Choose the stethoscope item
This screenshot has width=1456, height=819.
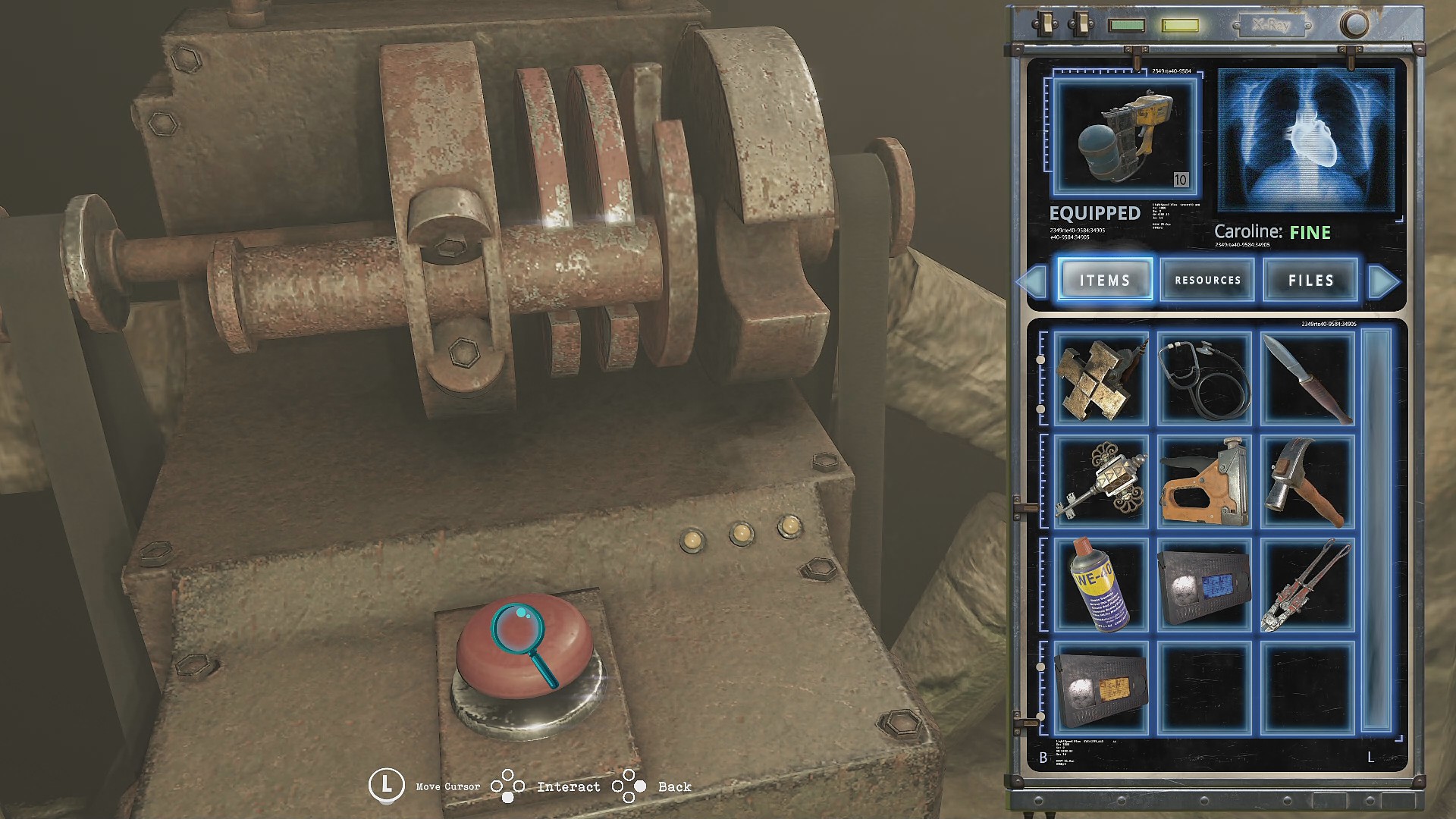point(1204,379)
